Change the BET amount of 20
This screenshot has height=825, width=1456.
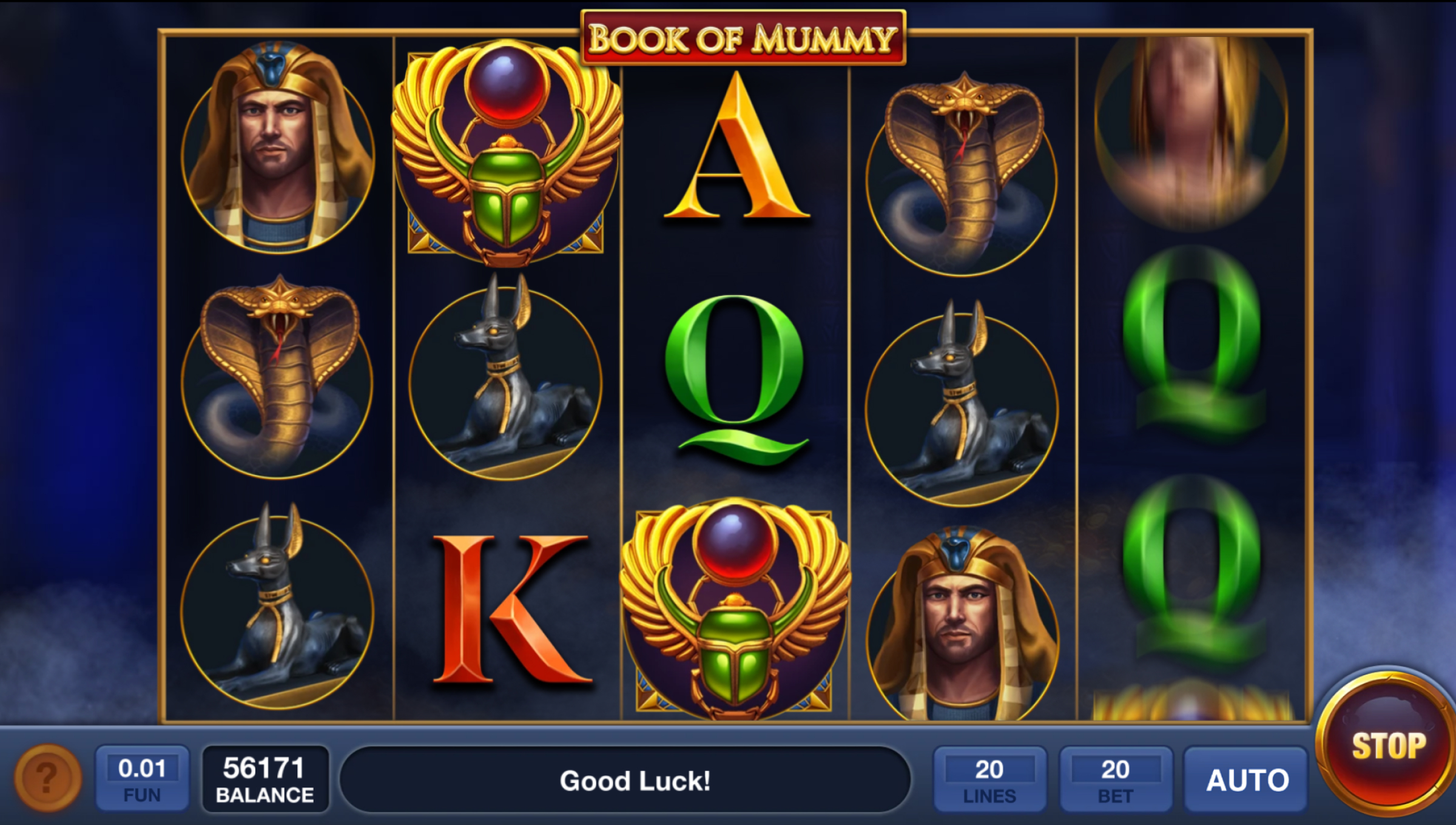[1115, 780]
